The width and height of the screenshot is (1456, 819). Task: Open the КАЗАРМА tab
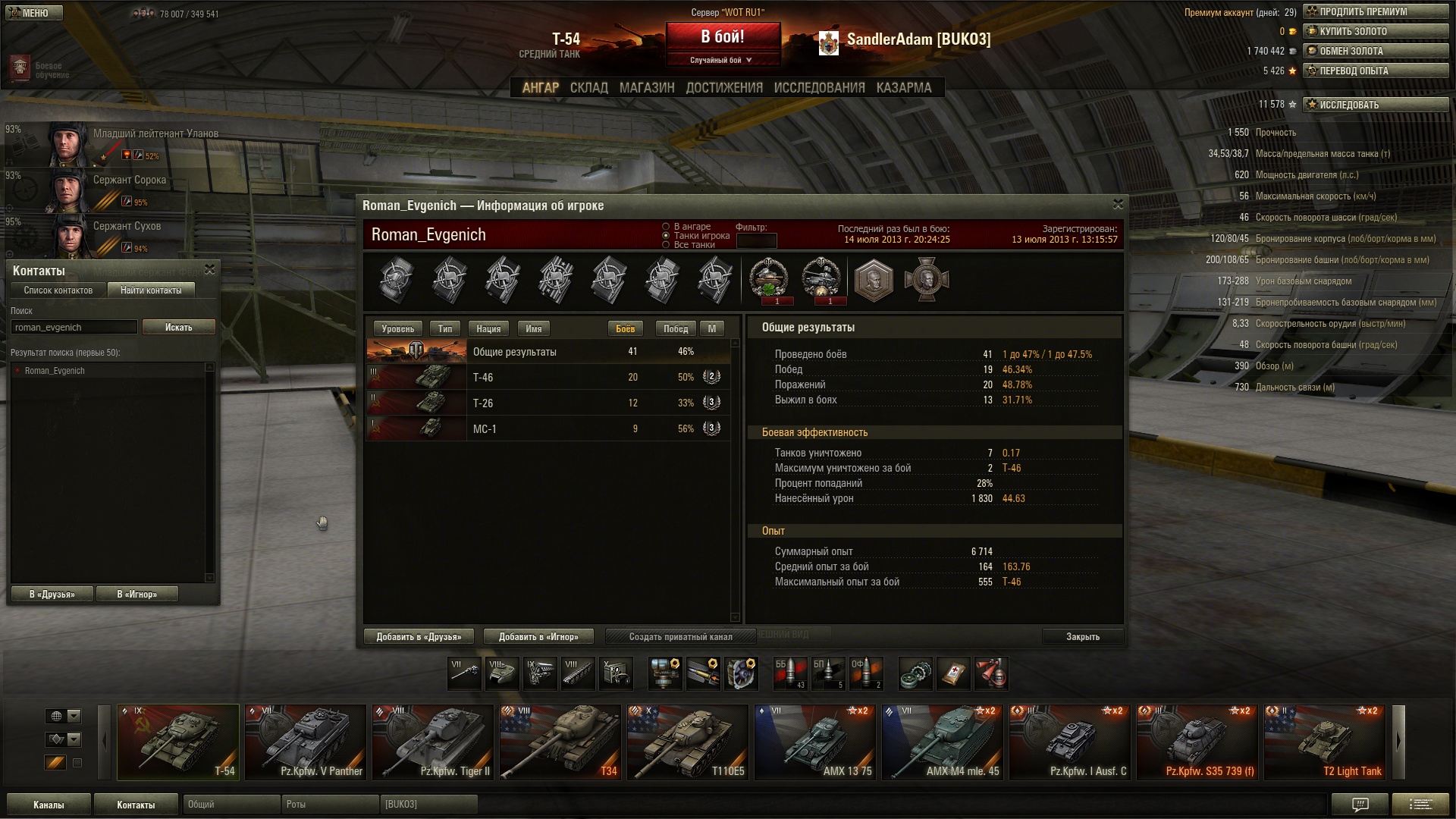903,88
